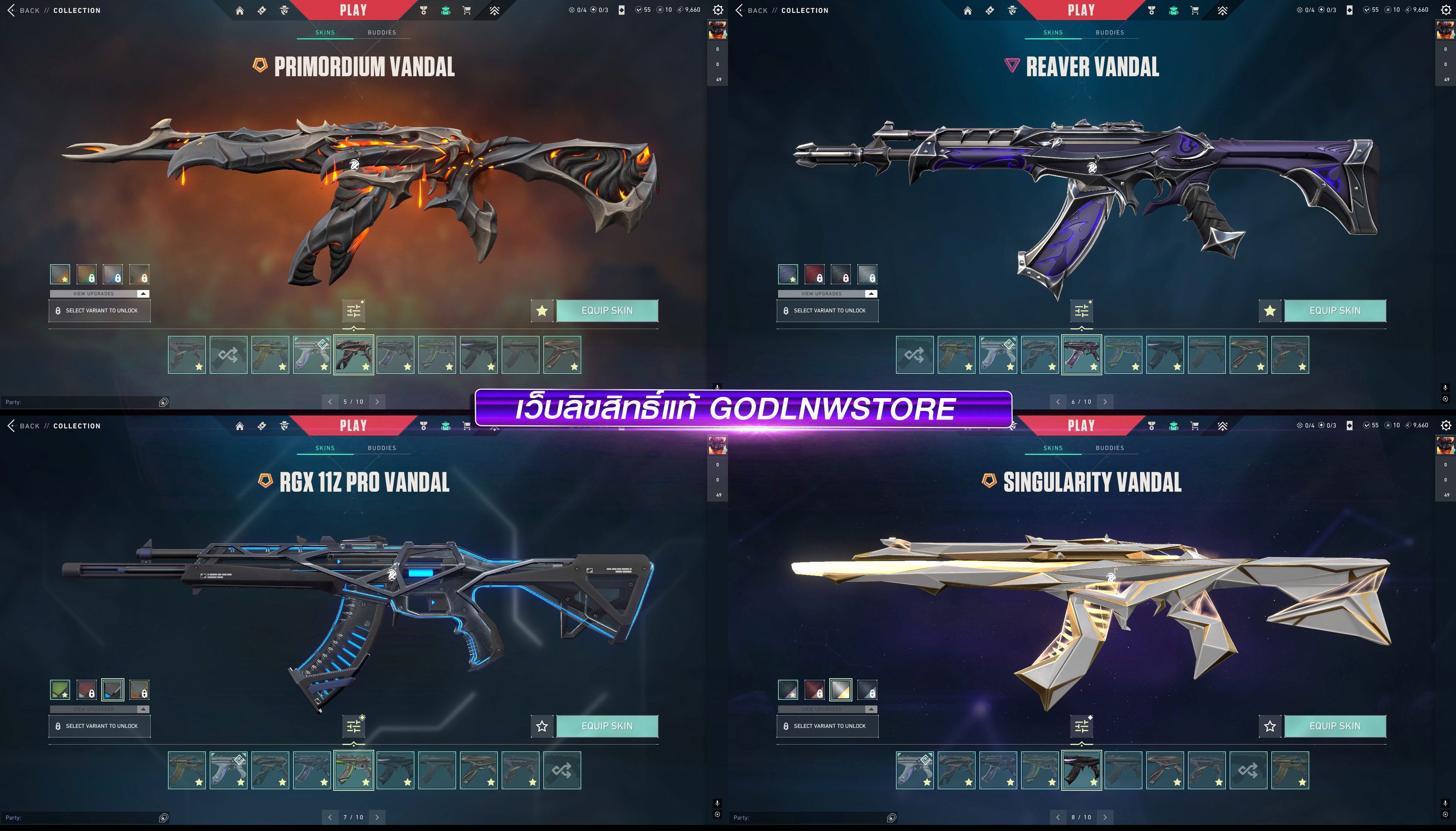
Task: Start matchmaking with PLAY above Primordium Vandal
Action: pyautogui.click(x=353, y=10)
